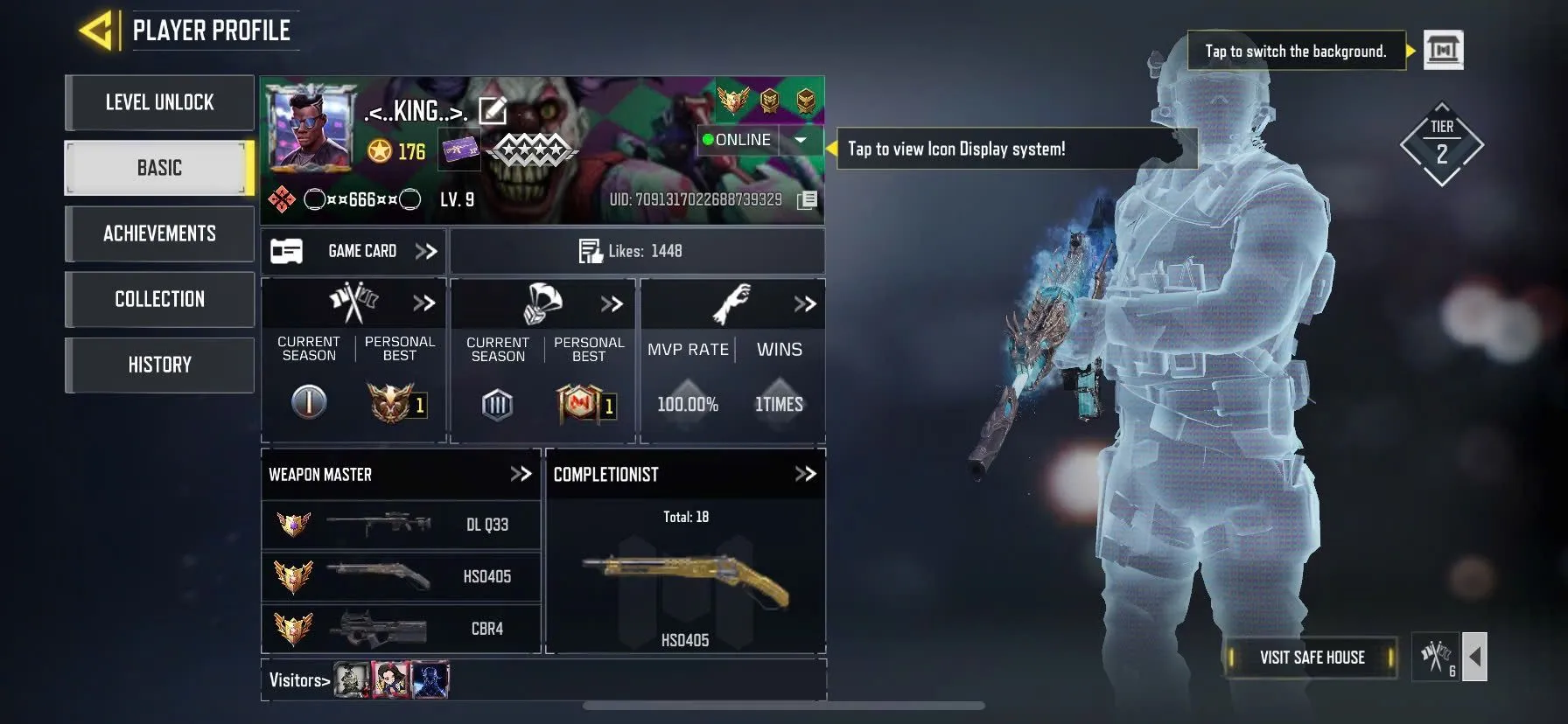The width and height of the screenshot is (1568, 724).
Task: Click the Likes thumbs-up icon
Action: pos(591,251)
